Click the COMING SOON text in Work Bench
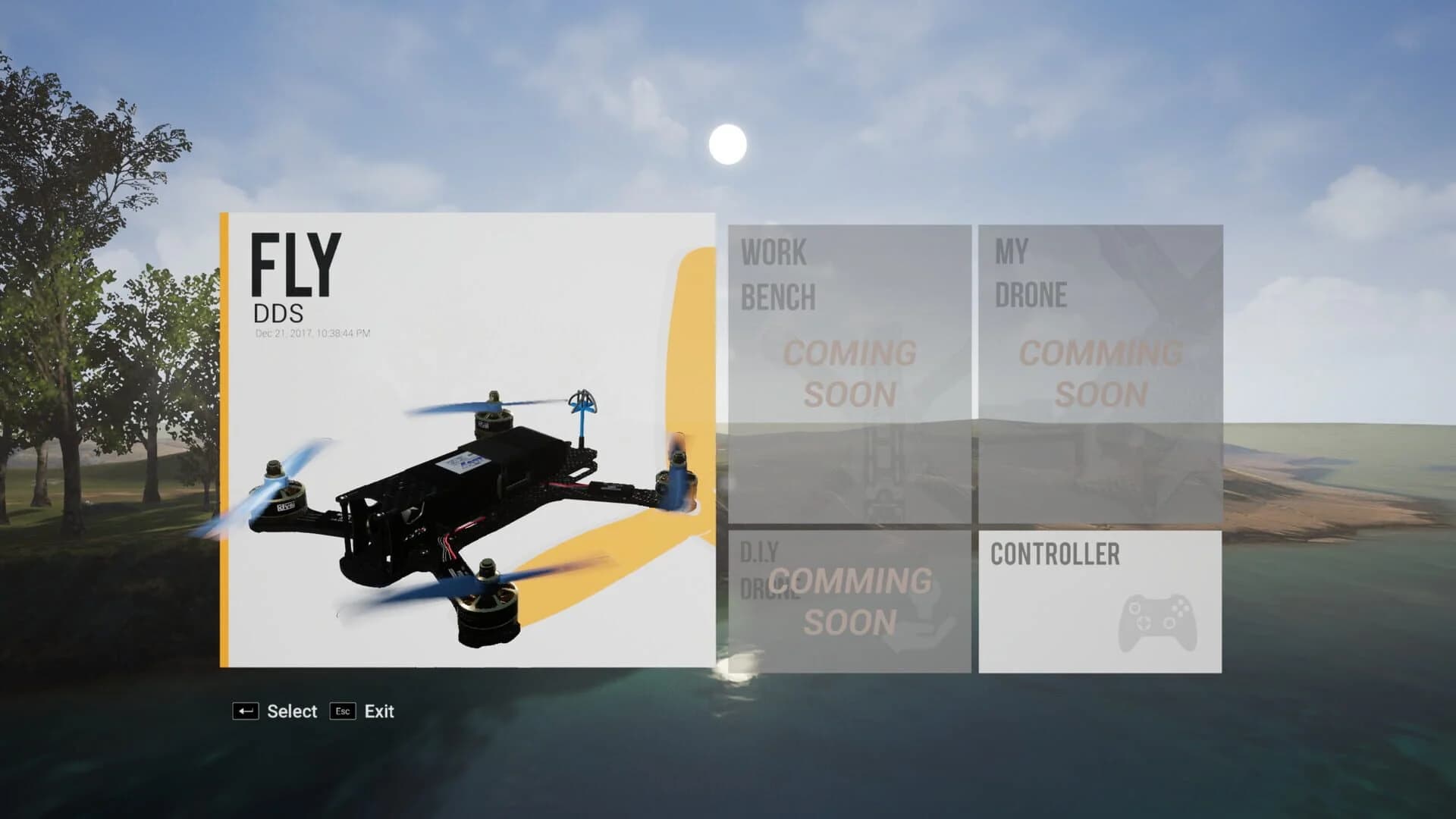 (851, 372)
